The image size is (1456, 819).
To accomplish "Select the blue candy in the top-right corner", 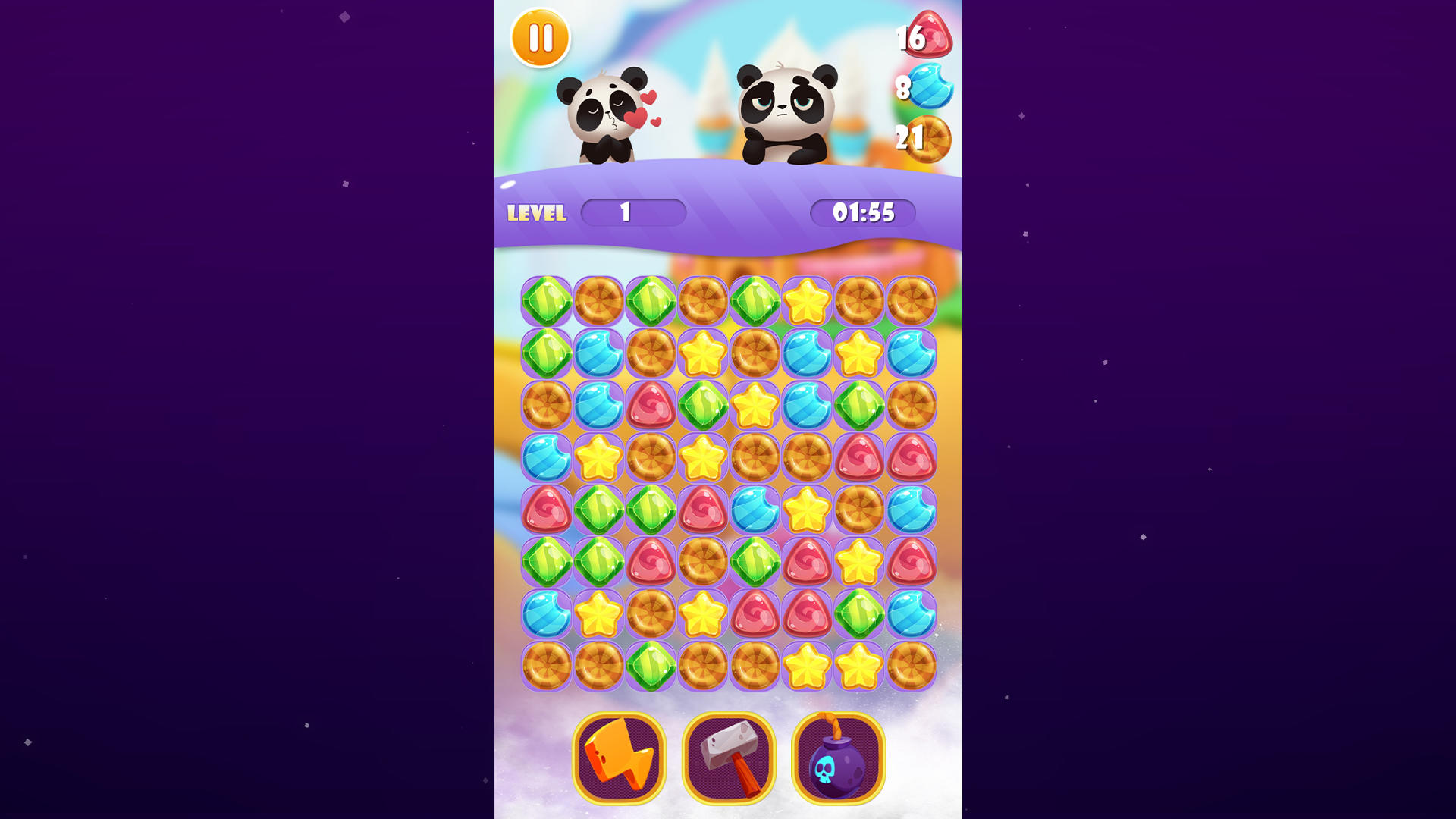I will 909,353.
